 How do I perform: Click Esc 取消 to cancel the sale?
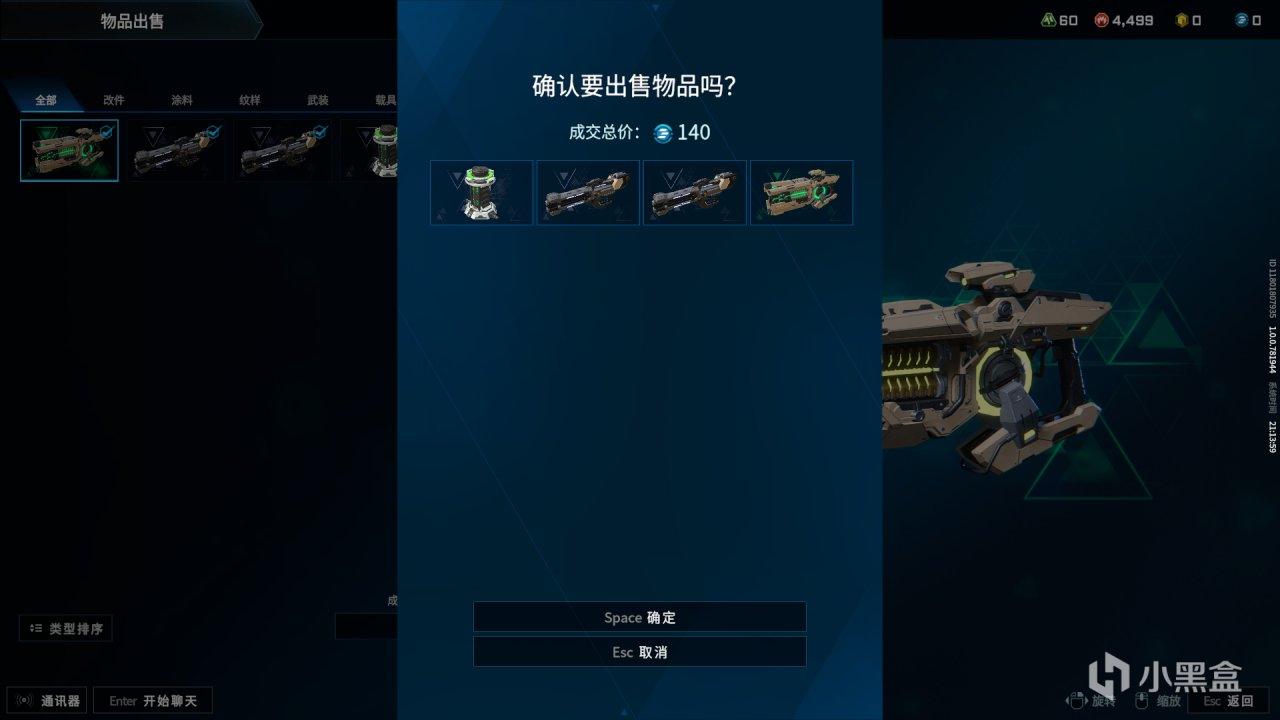click(x=639, y=651)
